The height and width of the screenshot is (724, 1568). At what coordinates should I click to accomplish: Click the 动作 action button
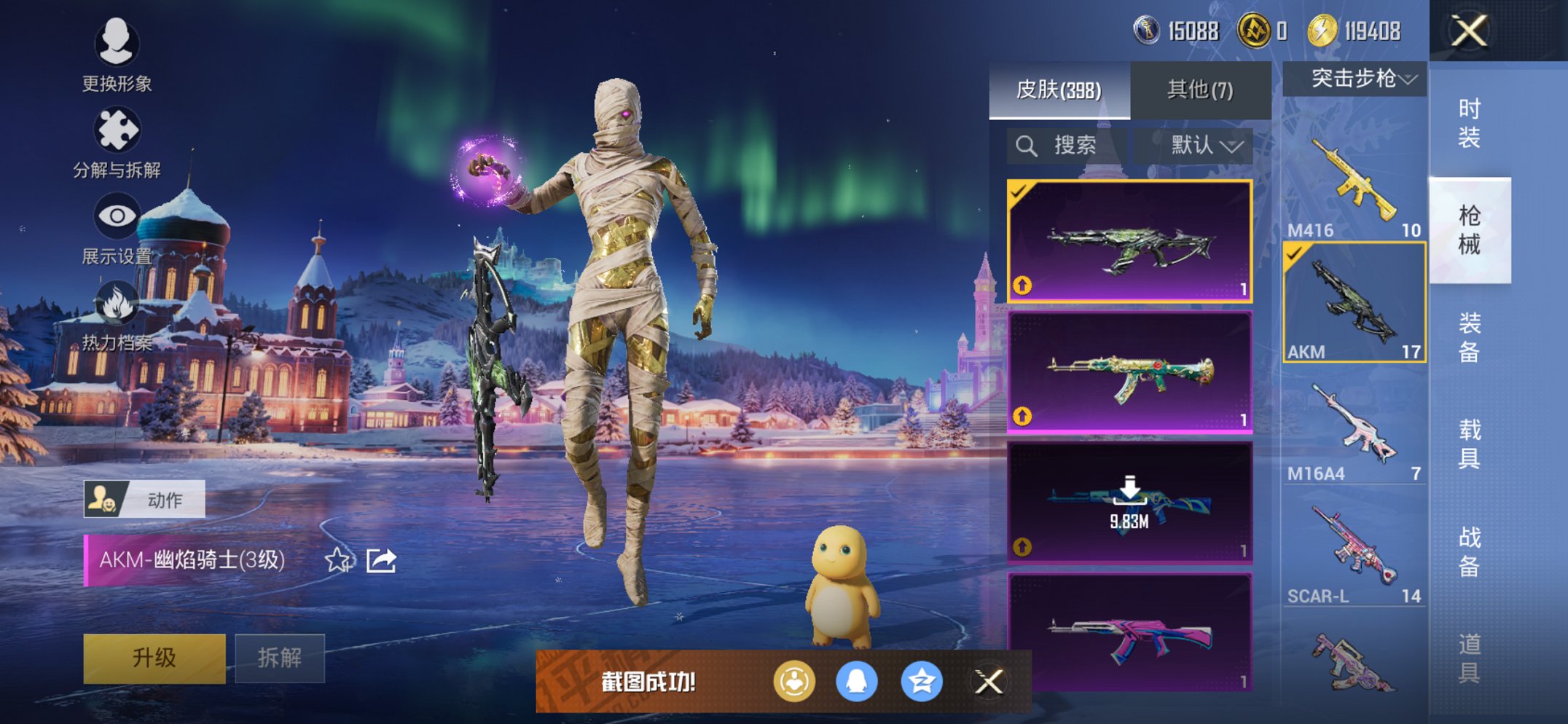pyautogui.click(x=144, y=500)
